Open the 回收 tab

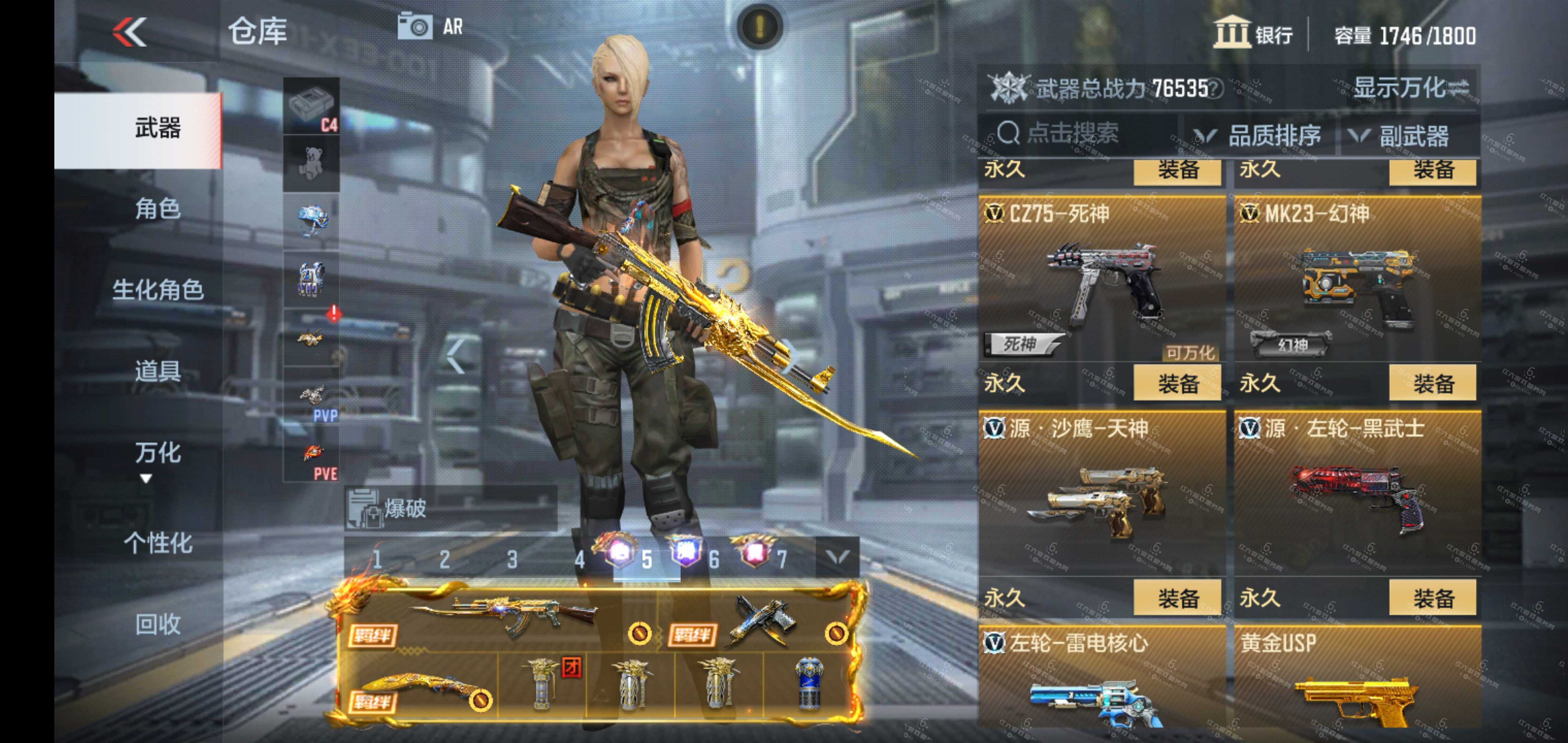pyautogui.click(x=157, y=624)
